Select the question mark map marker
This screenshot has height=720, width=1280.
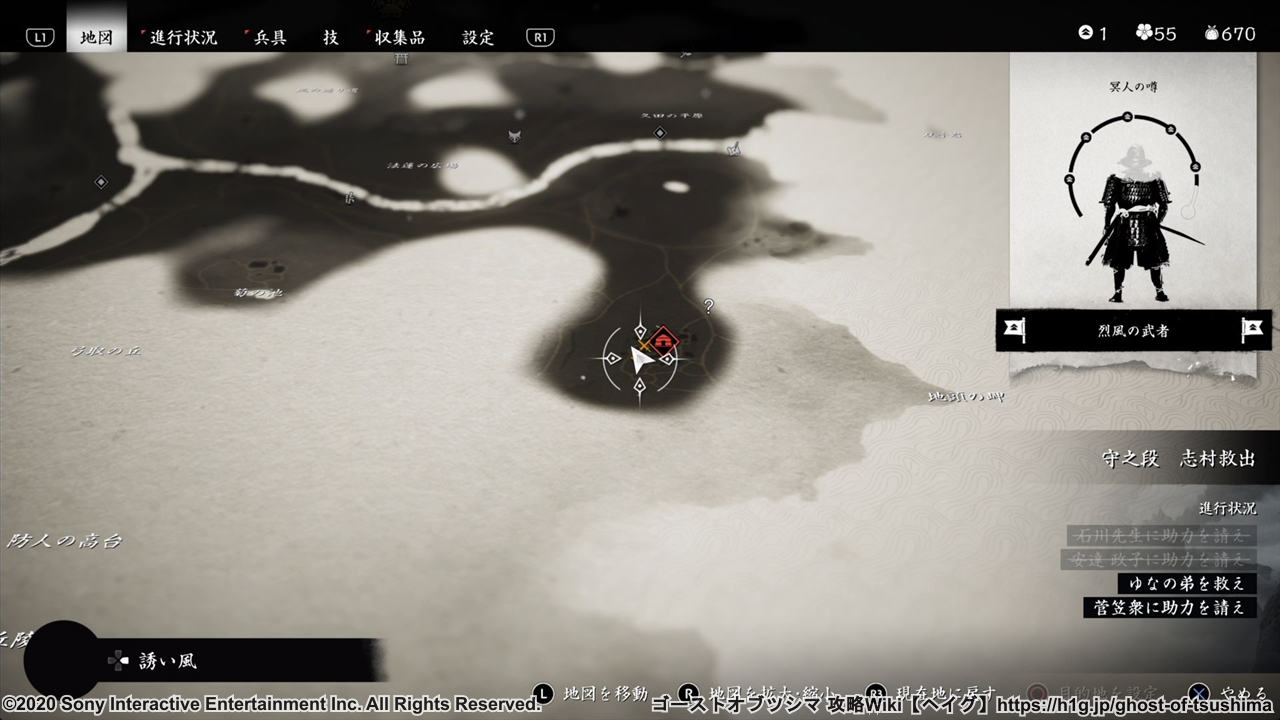[x=709, y=307]
